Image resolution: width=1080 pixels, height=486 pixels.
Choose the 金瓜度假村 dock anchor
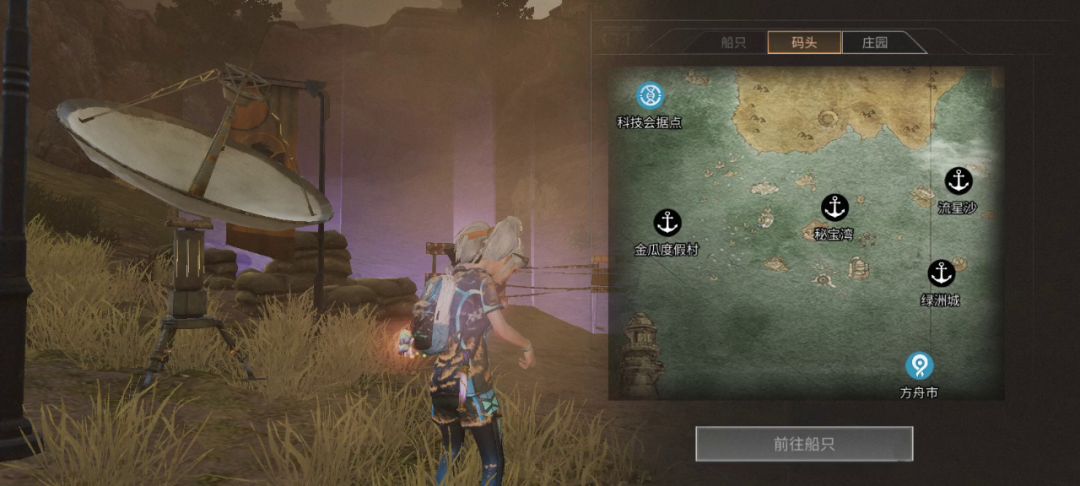coord(667,222)
